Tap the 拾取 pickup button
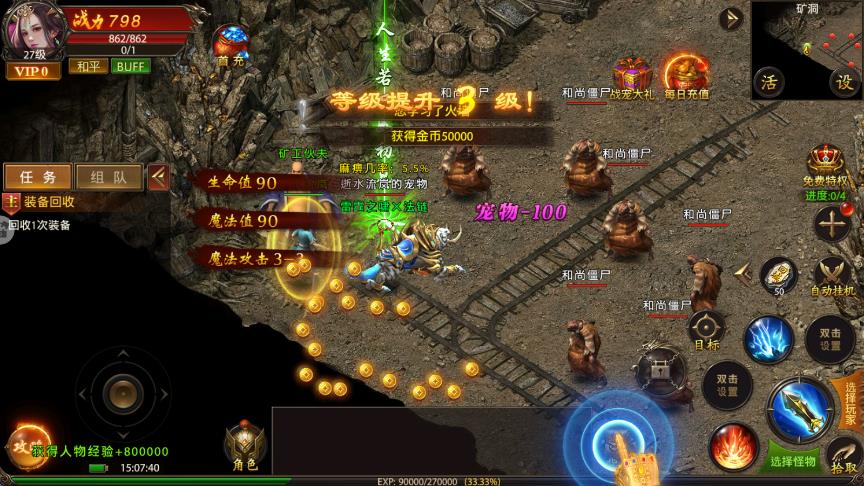 tap(843, 456)
